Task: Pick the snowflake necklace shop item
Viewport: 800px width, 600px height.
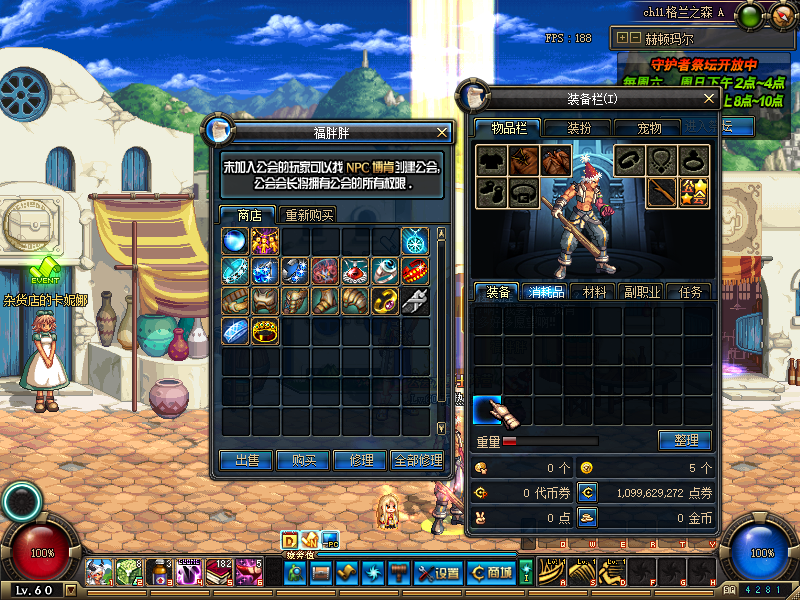Action: point(415,241)
